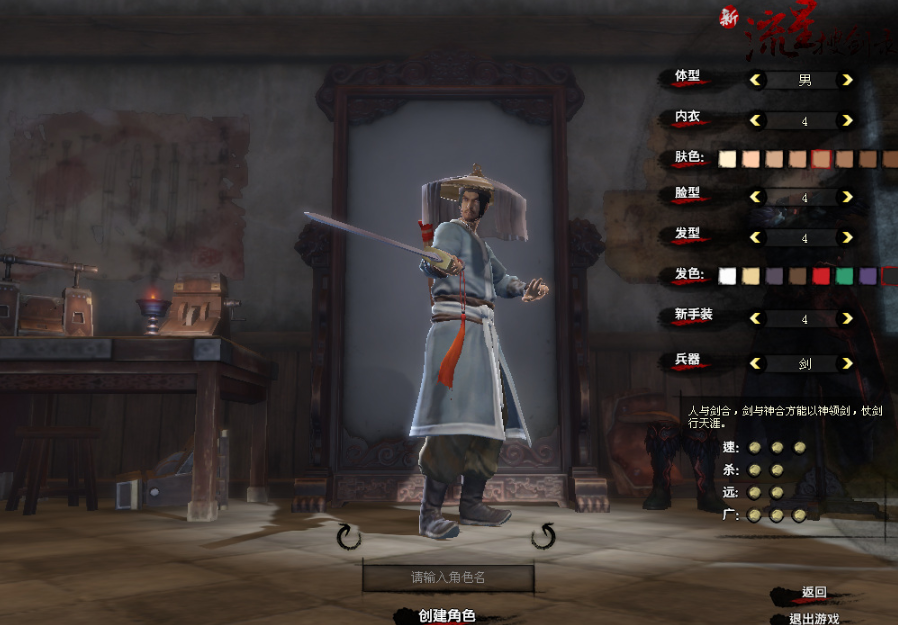898x625 pixels.
Task: Rotate character counter-clockwise with left rotate arrow
Action: 348,538
